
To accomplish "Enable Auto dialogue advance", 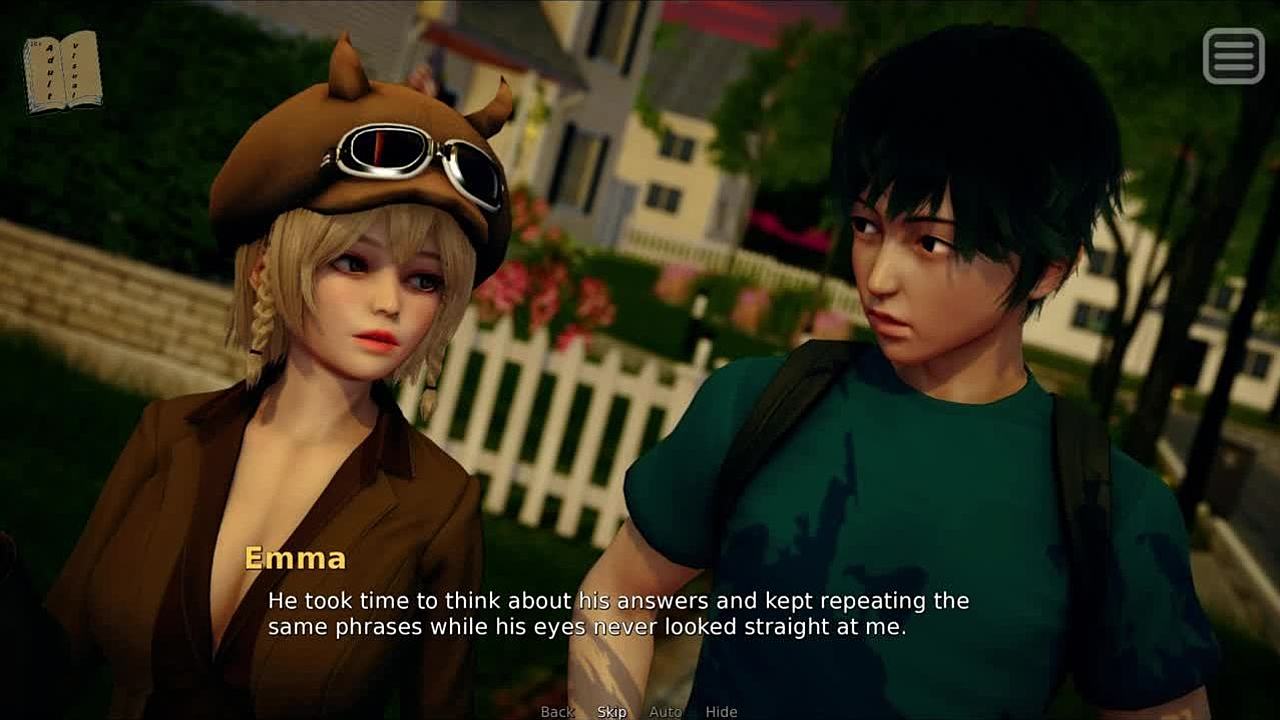I will [665, 712].
